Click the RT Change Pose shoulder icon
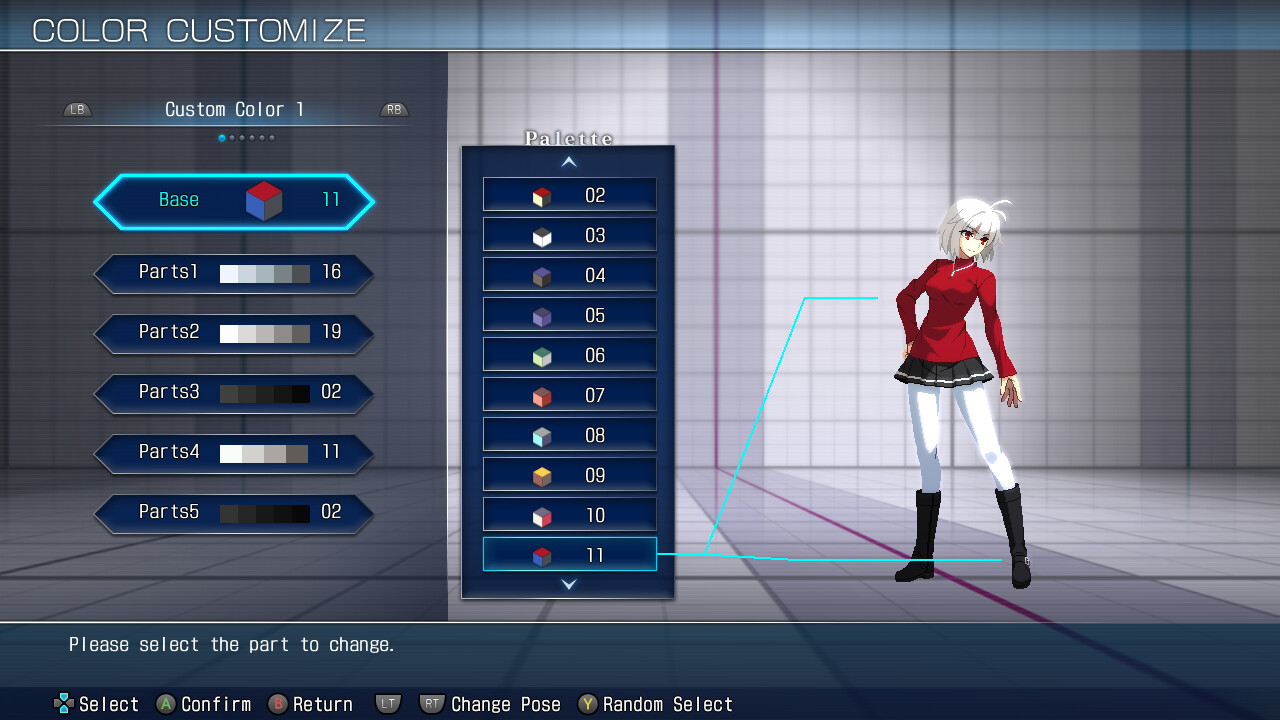The image size is (1280, 720). [x=431, y=704]
